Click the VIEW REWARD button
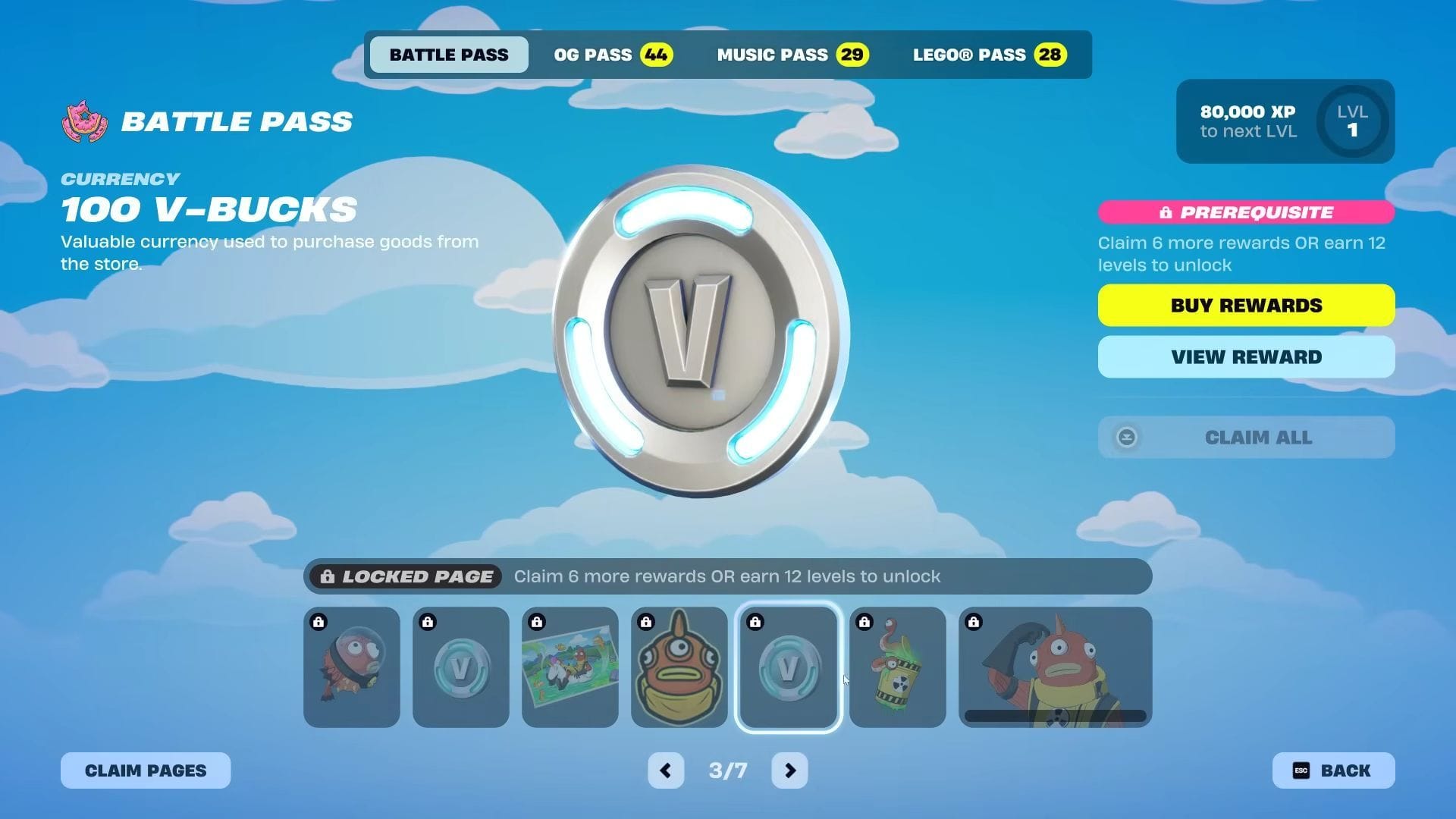Viewport: 1456px width, 819px height. 1246,356
